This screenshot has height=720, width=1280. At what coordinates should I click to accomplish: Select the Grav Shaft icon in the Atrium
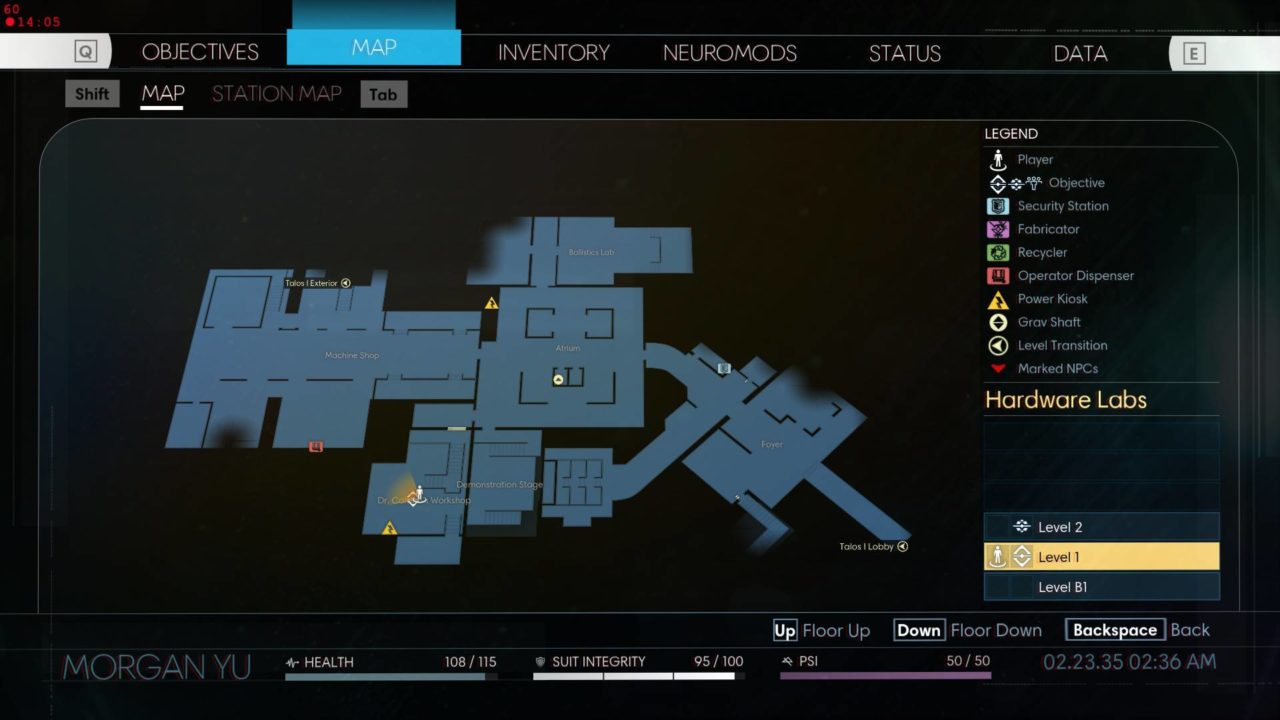click(x=557, y=378)
